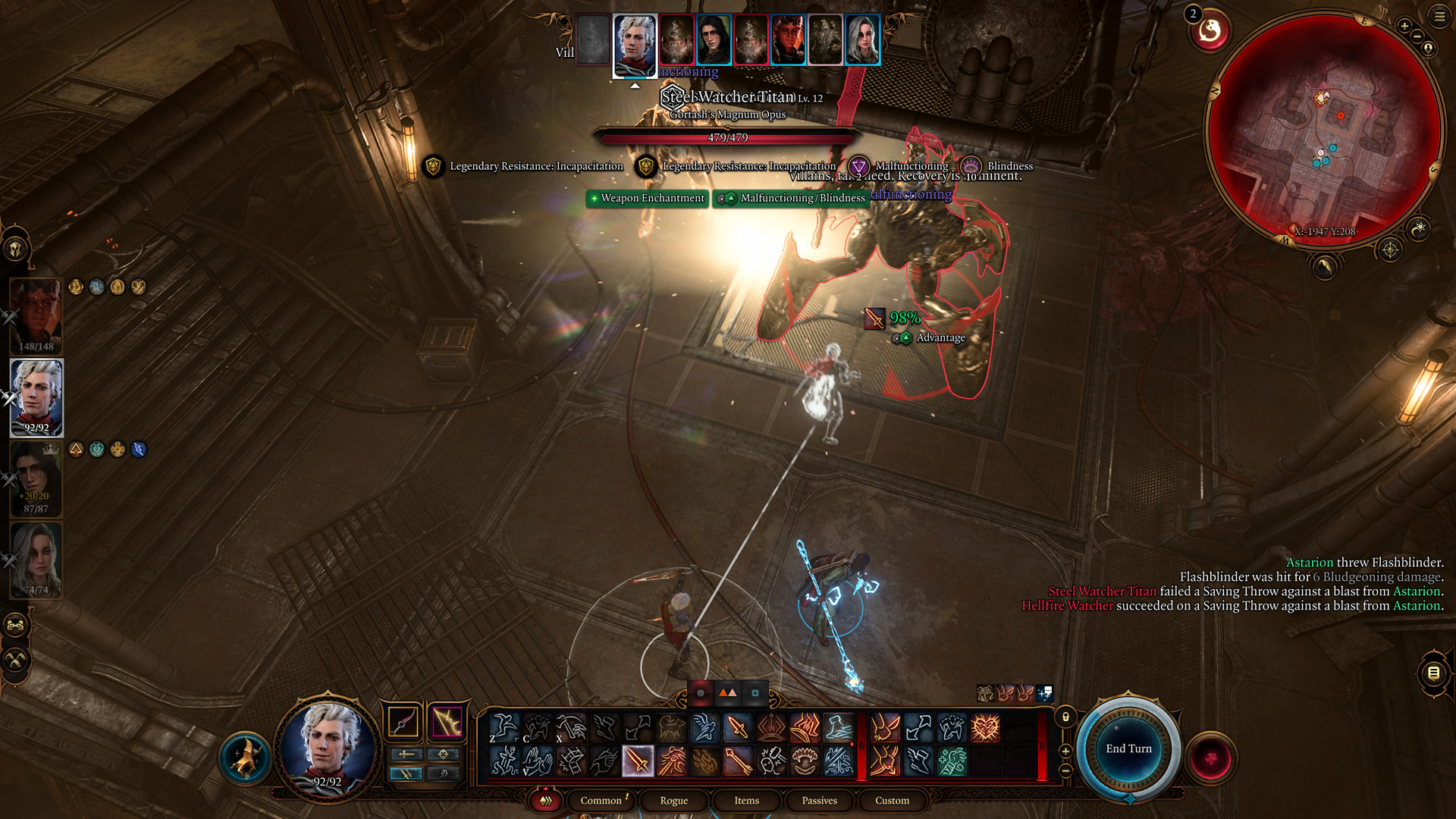End the current turn
This screenshot has width=1456, height=819.
click(1128, 749)
